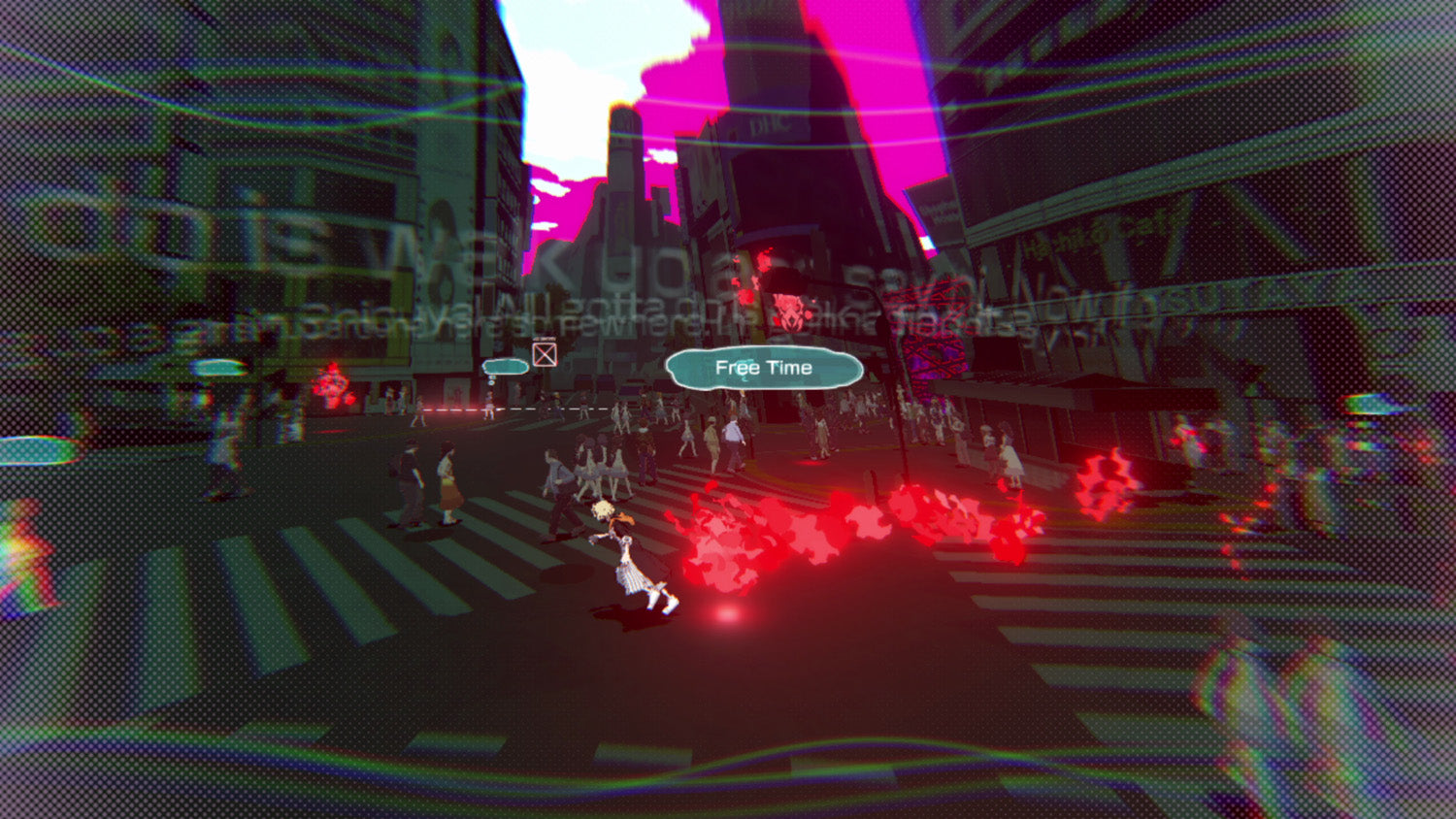Select the red X destination marker icon
1456x819 pixels.
pyautogui.click(x=545, y=355)
